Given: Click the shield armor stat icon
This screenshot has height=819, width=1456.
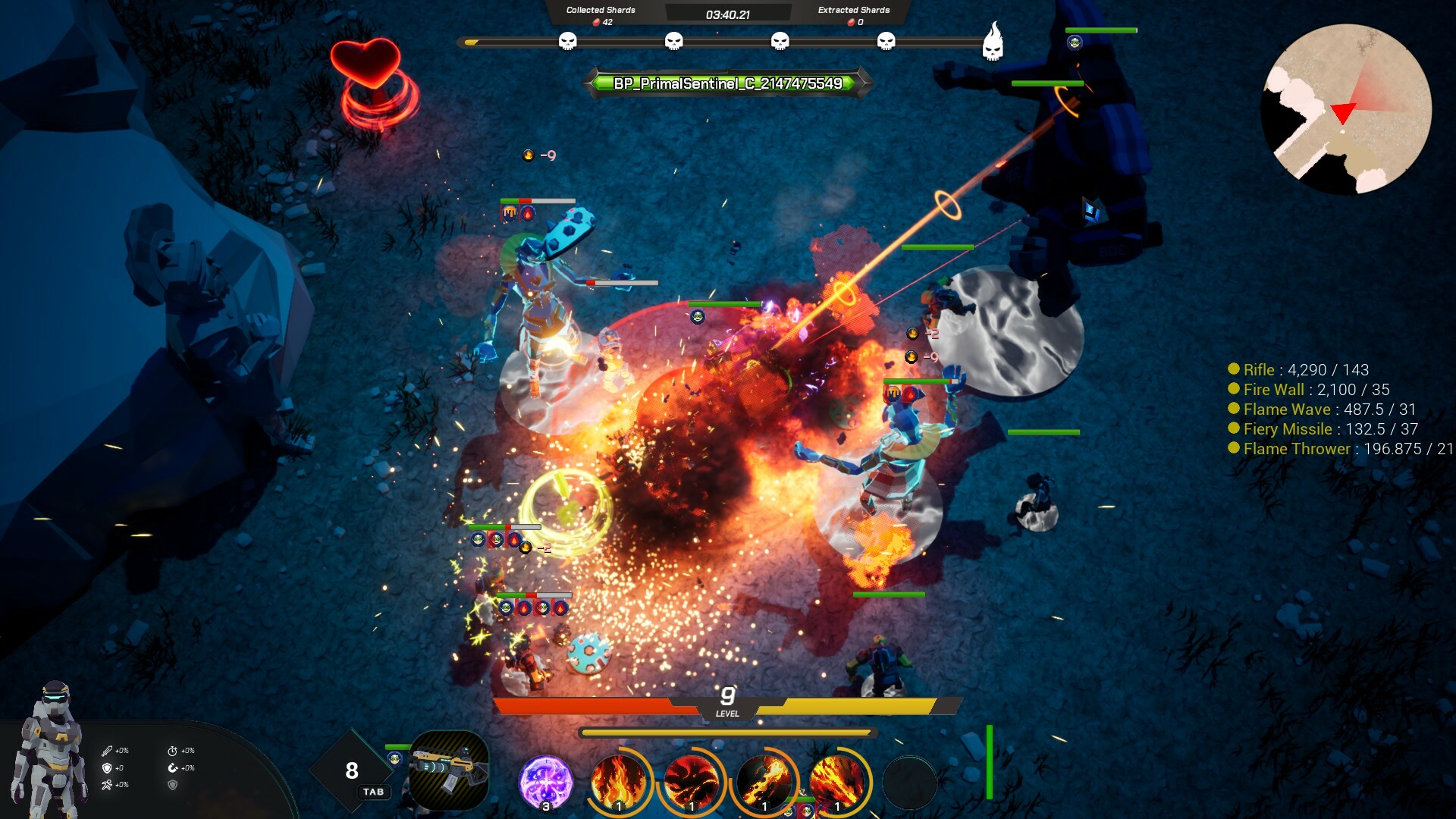Looking at the screenshot, I should click(x=107, y=769).
